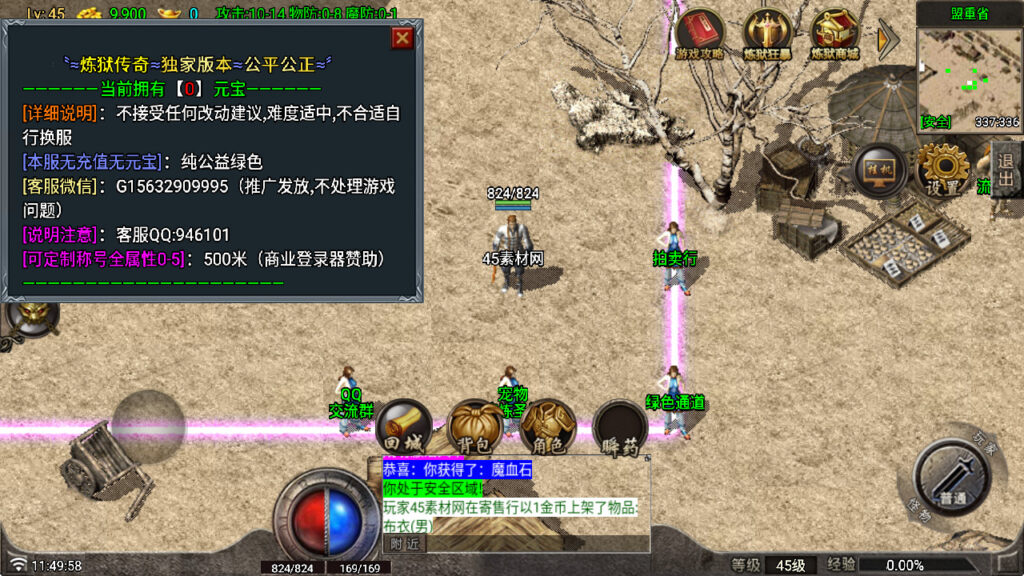Tap the 瞬药 instant potion button
The width and height of the screenshot is (1024, 576).
click(619, 428)
